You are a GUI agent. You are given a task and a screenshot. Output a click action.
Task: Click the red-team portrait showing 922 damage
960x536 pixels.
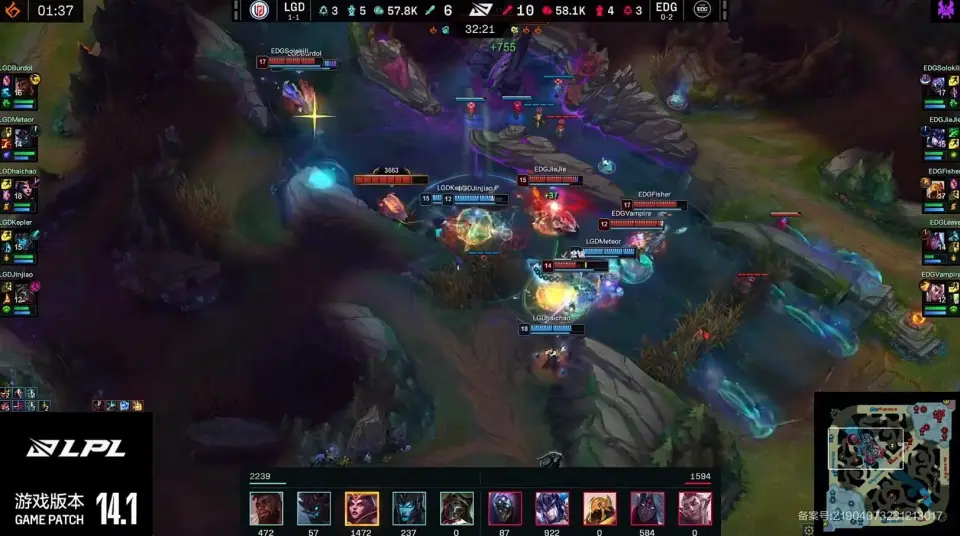coord(552,508)
